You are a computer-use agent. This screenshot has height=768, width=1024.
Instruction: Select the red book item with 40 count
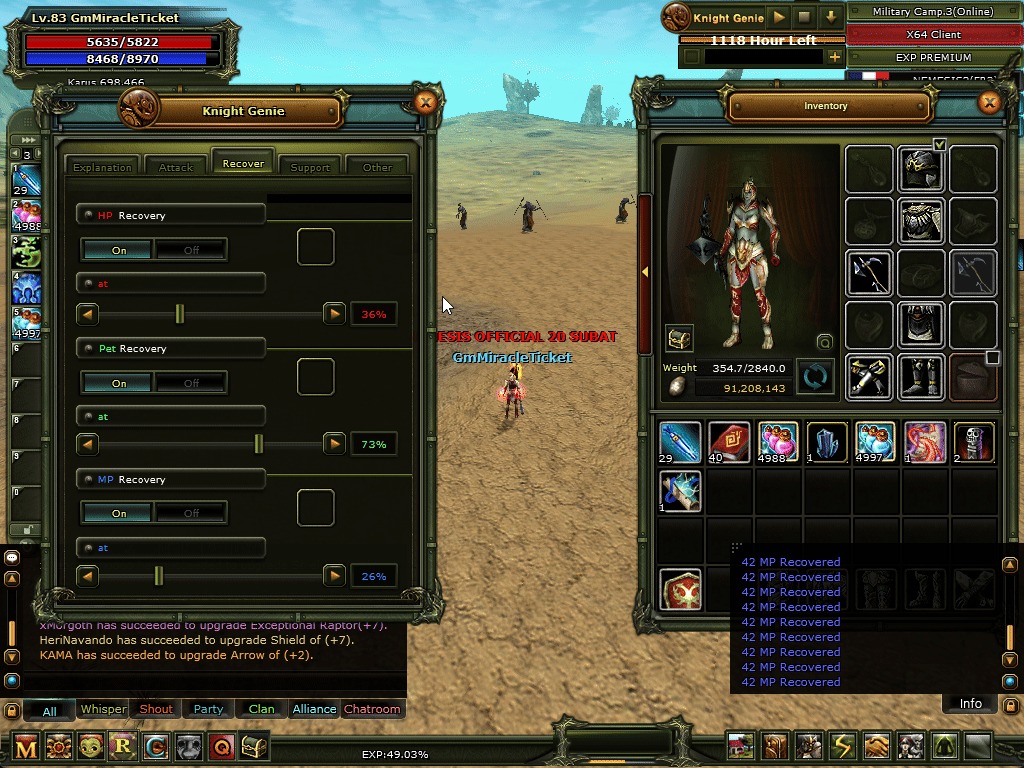point(730,442)
